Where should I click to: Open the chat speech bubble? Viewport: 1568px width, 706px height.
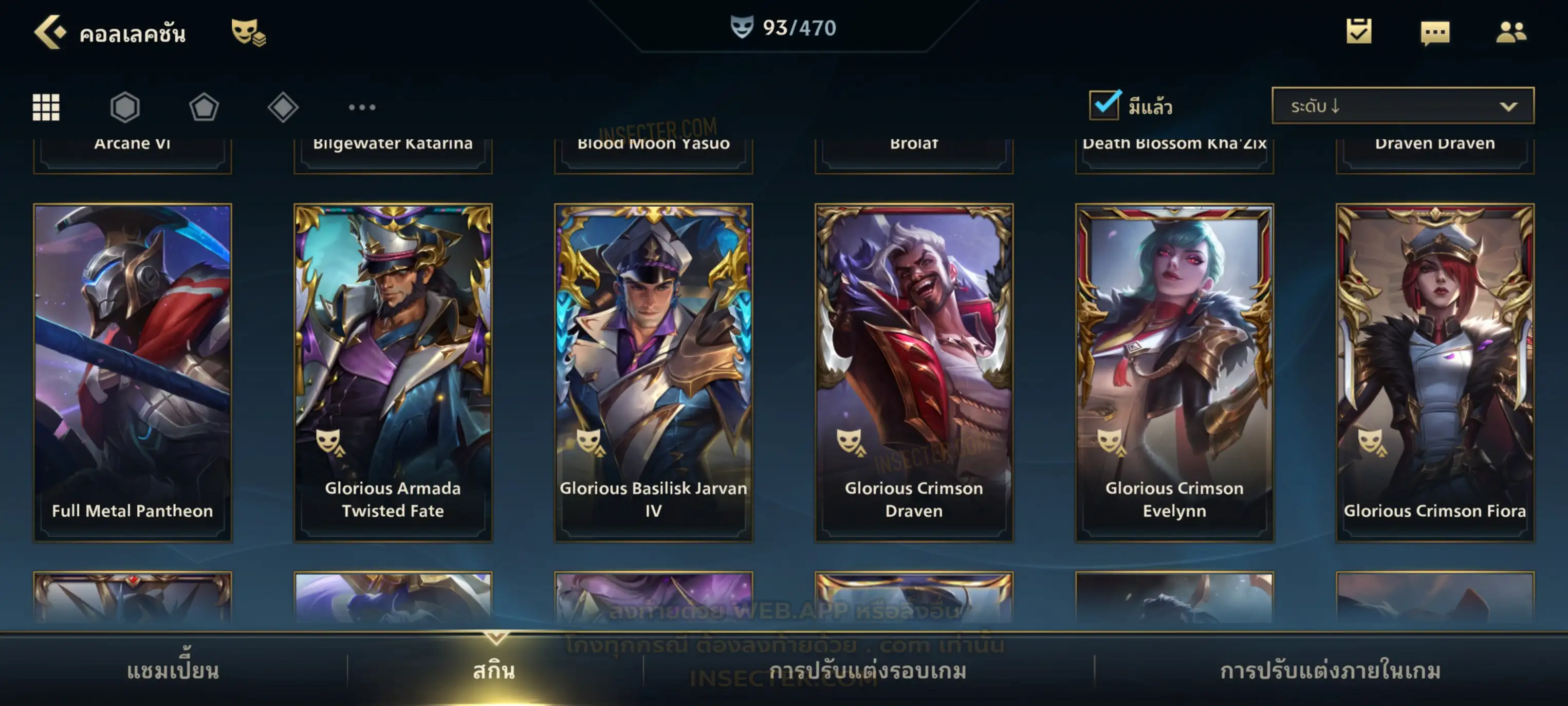point(1434,33)
